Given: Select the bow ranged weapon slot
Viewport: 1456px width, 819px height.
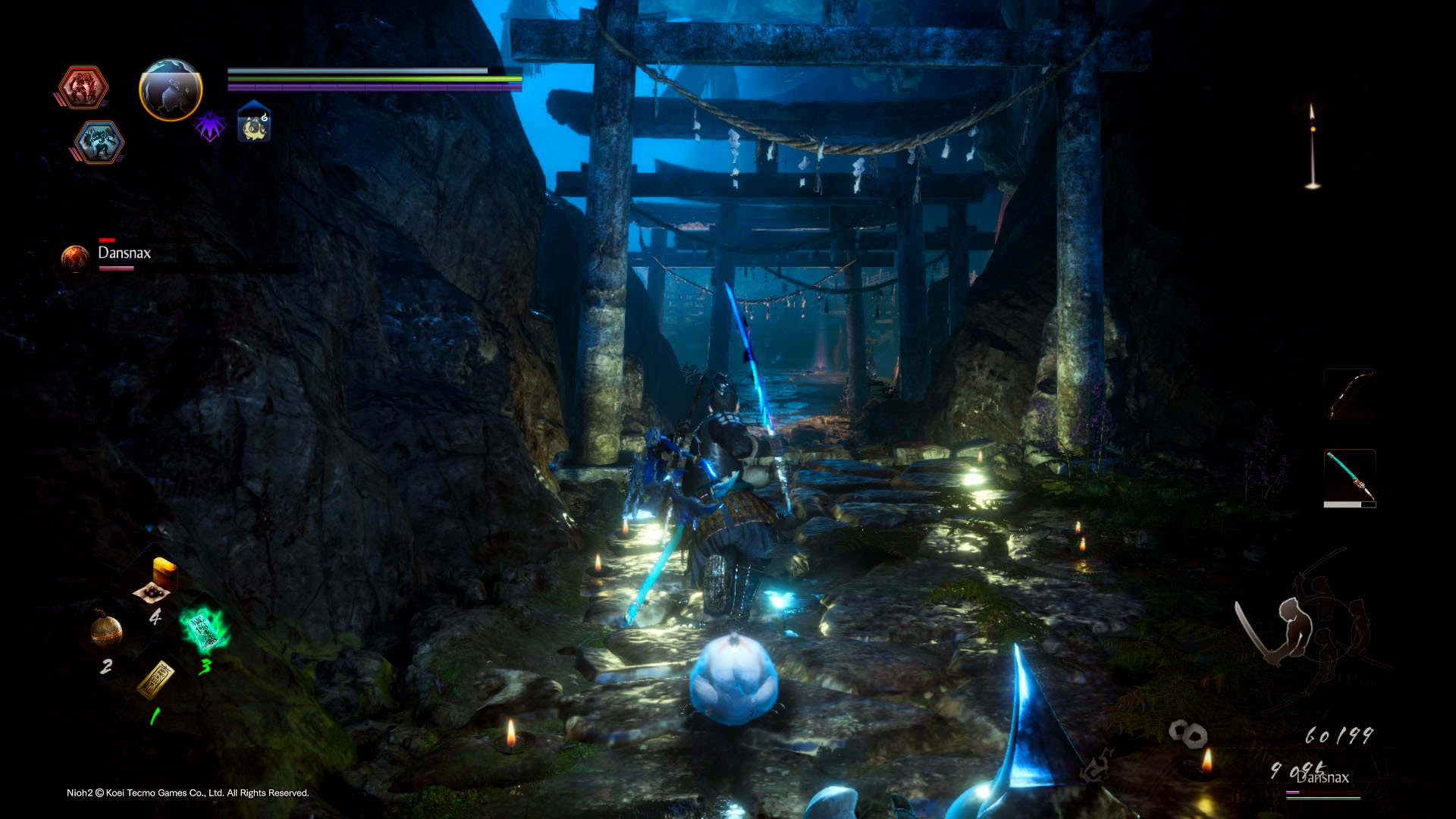Looking at the screenshot, I should 1350,395.
